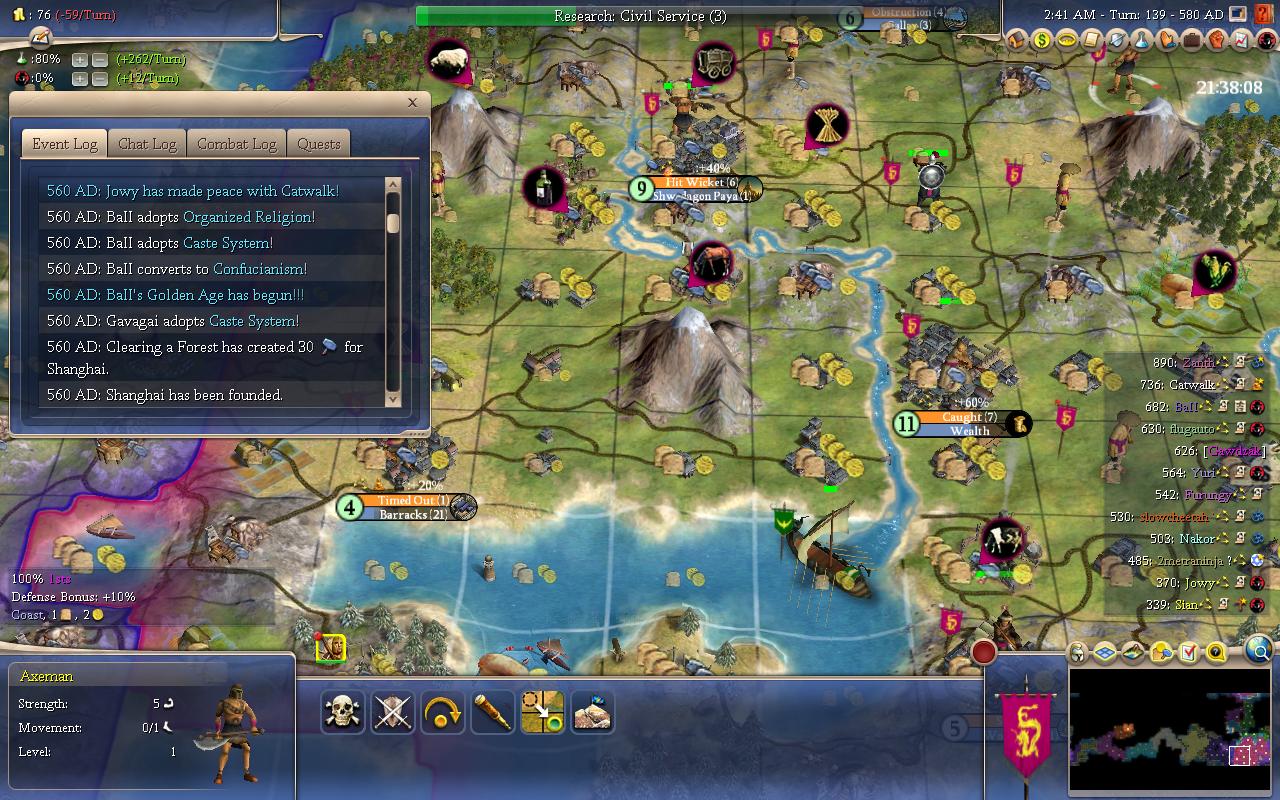This screenshot has height=800, width=1280.
Task: Switch to the Chat Log tab
Action: pos(147,144)
